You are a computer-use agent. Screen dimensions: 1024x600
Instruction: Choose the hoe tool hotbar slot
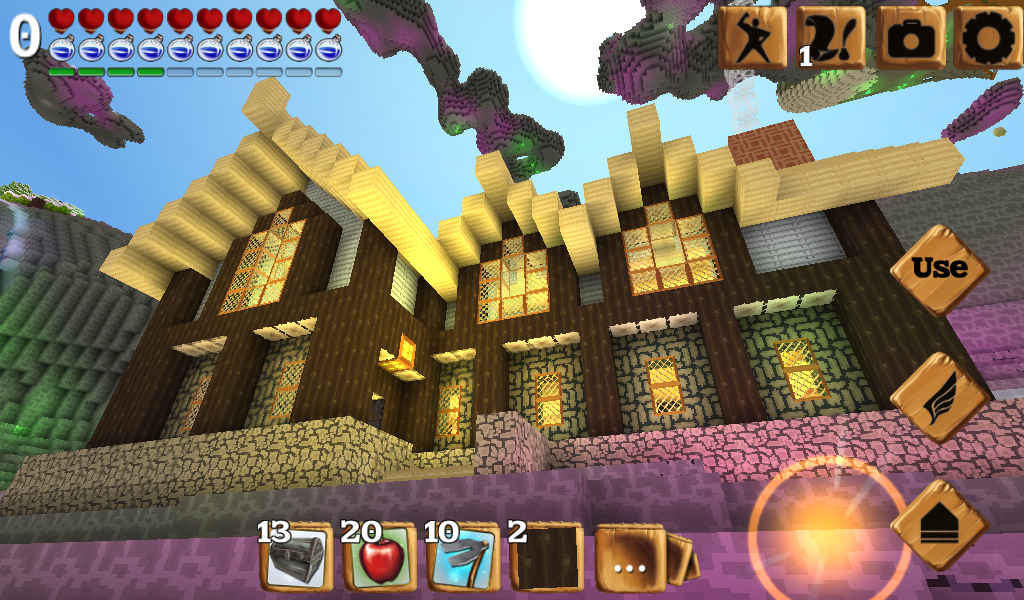click(463, 559)
